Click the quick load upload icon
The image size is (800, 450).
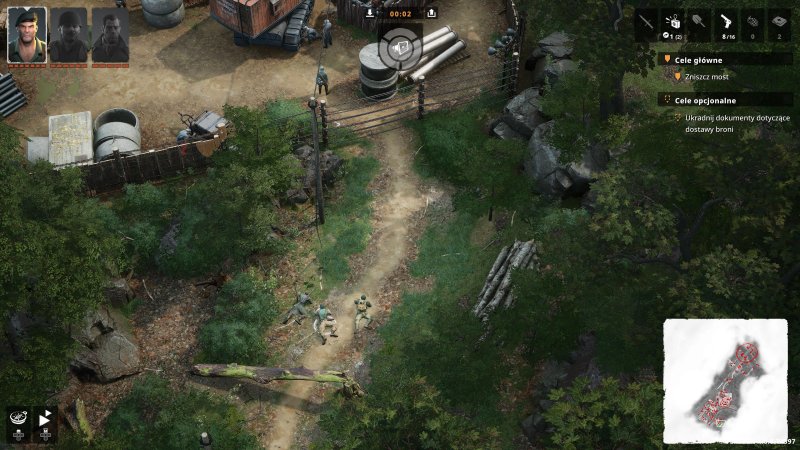(431, 13)
